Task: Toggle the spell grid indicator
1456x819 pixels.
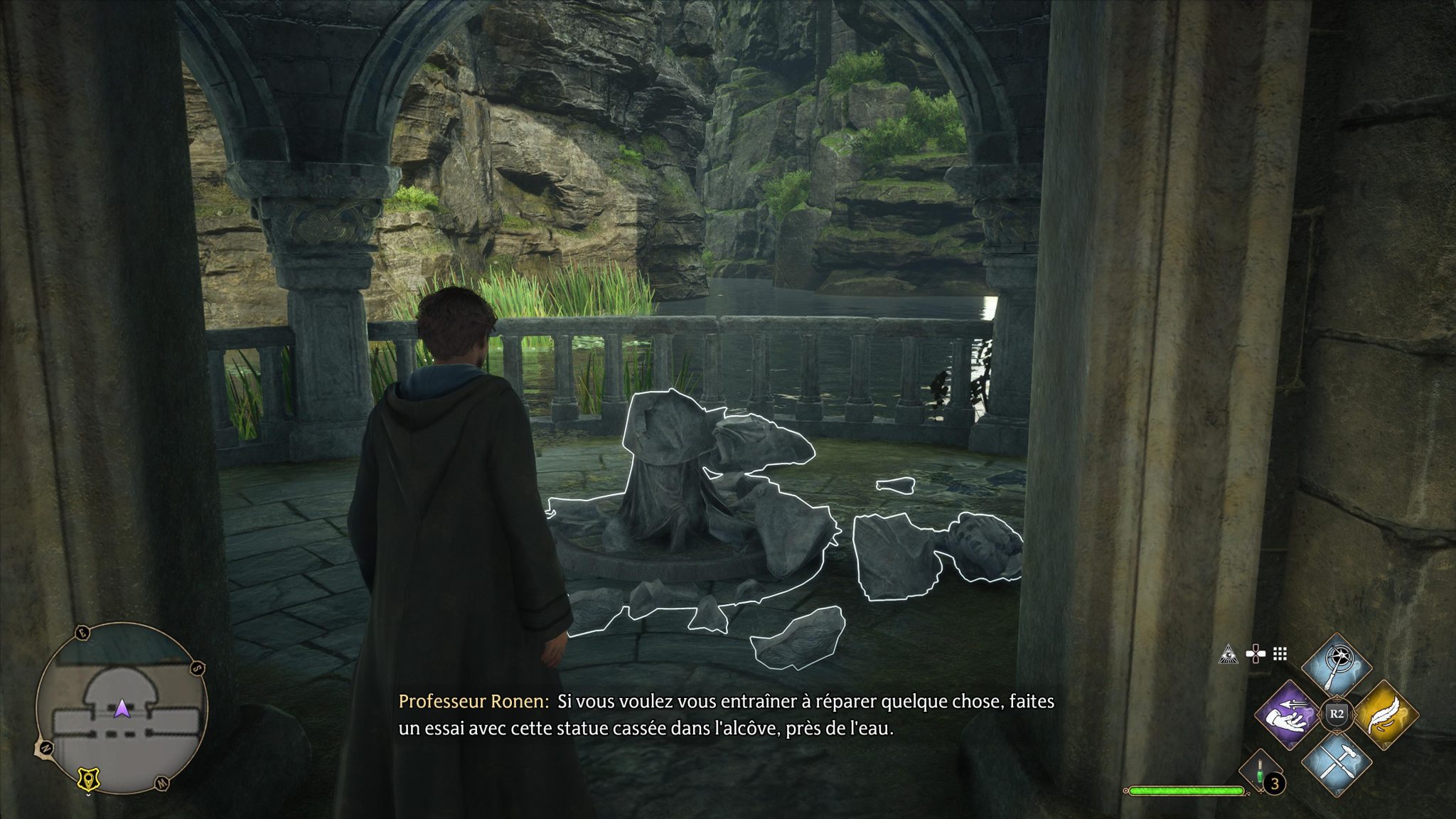Action: coord(1280,655)
